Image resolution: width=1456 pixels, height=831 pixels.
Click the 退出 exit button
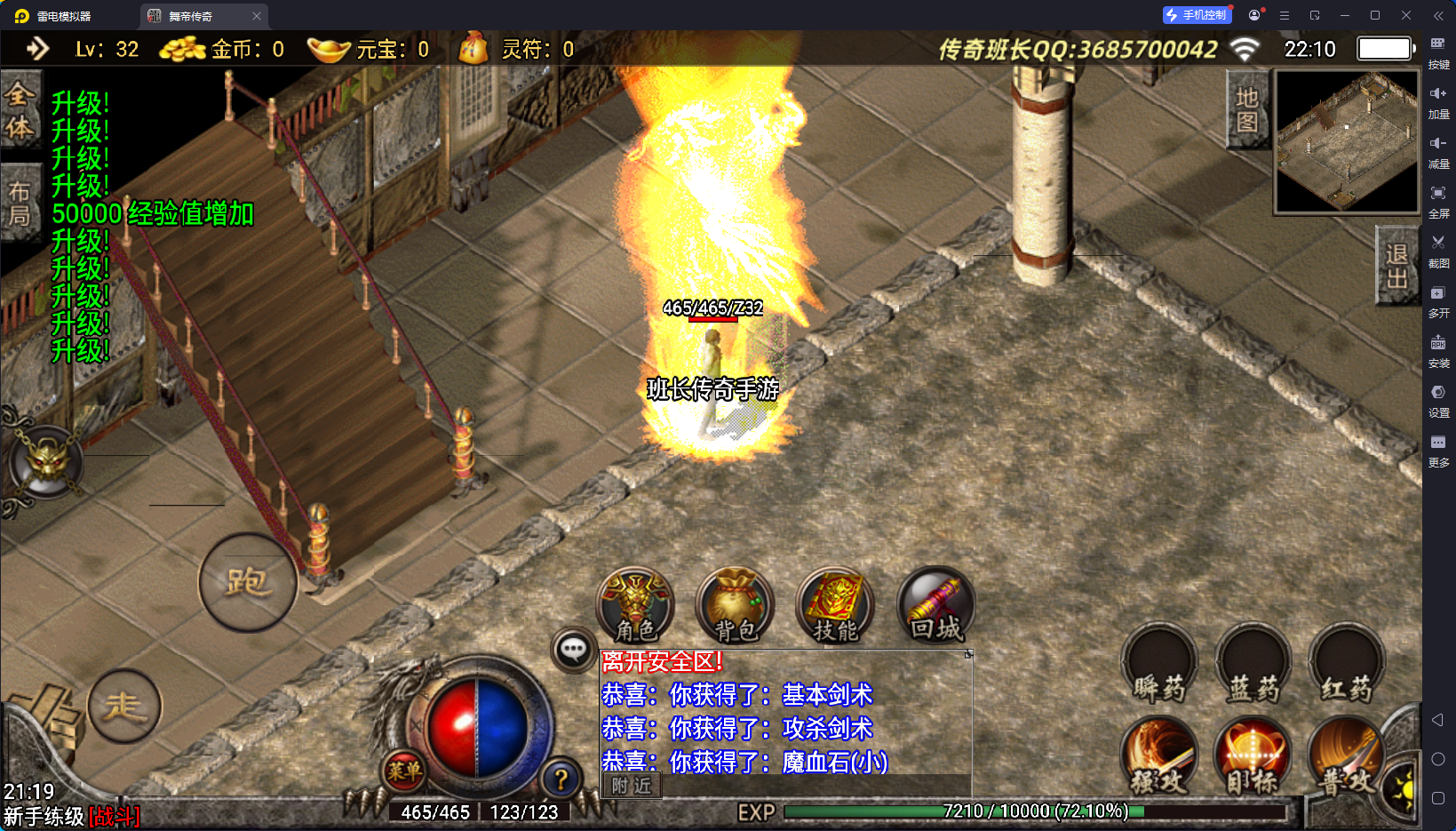[x=1396, y=266]
